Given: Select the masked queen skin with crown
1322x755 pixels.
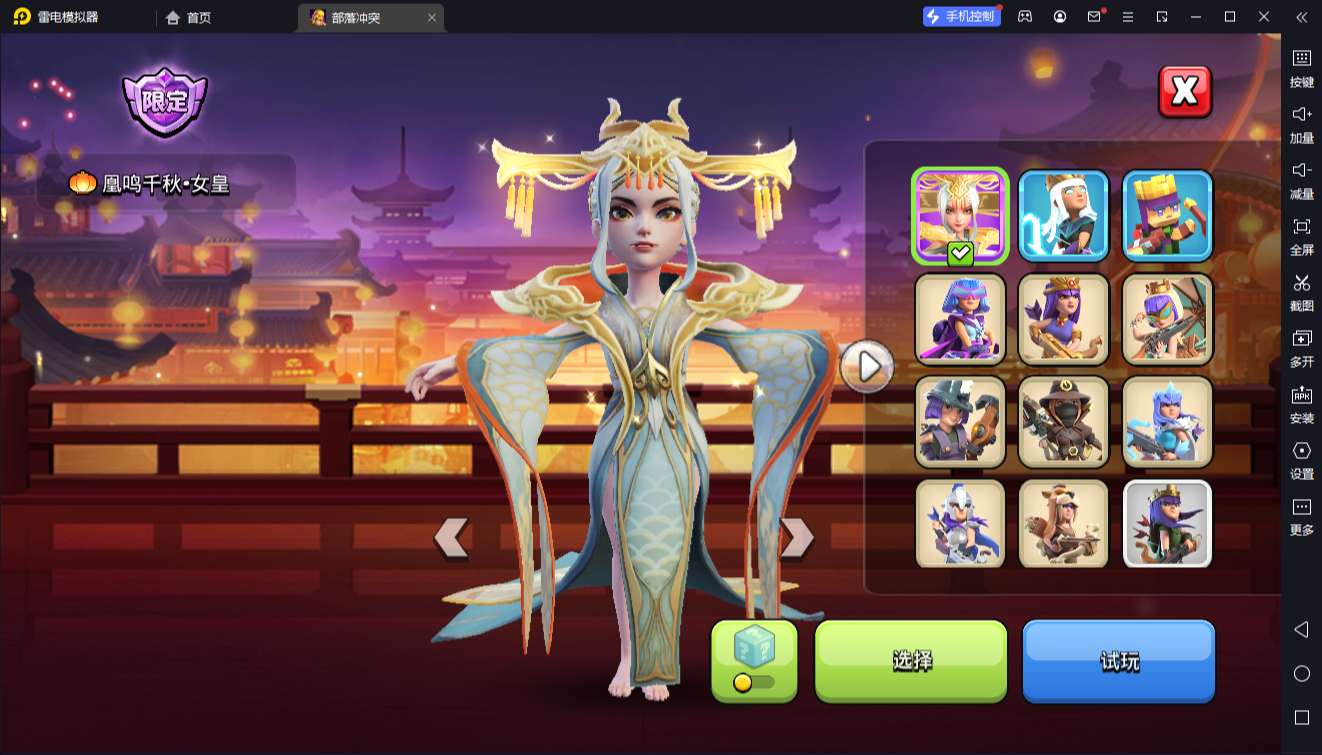Looking at the screenshot, I should [1167, 319].
